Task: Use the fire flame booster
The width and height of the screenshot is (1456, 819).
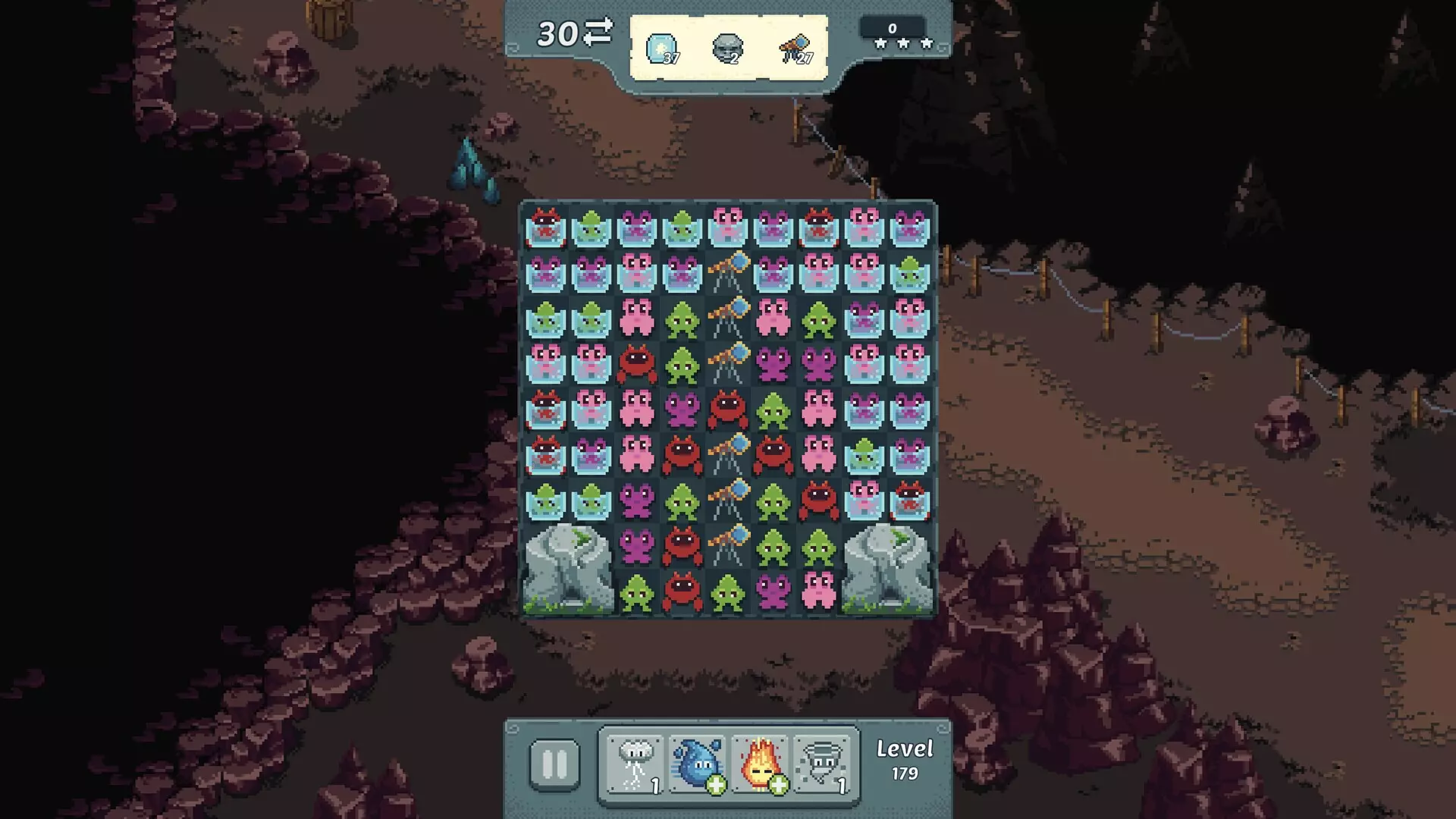Action: 760,764
